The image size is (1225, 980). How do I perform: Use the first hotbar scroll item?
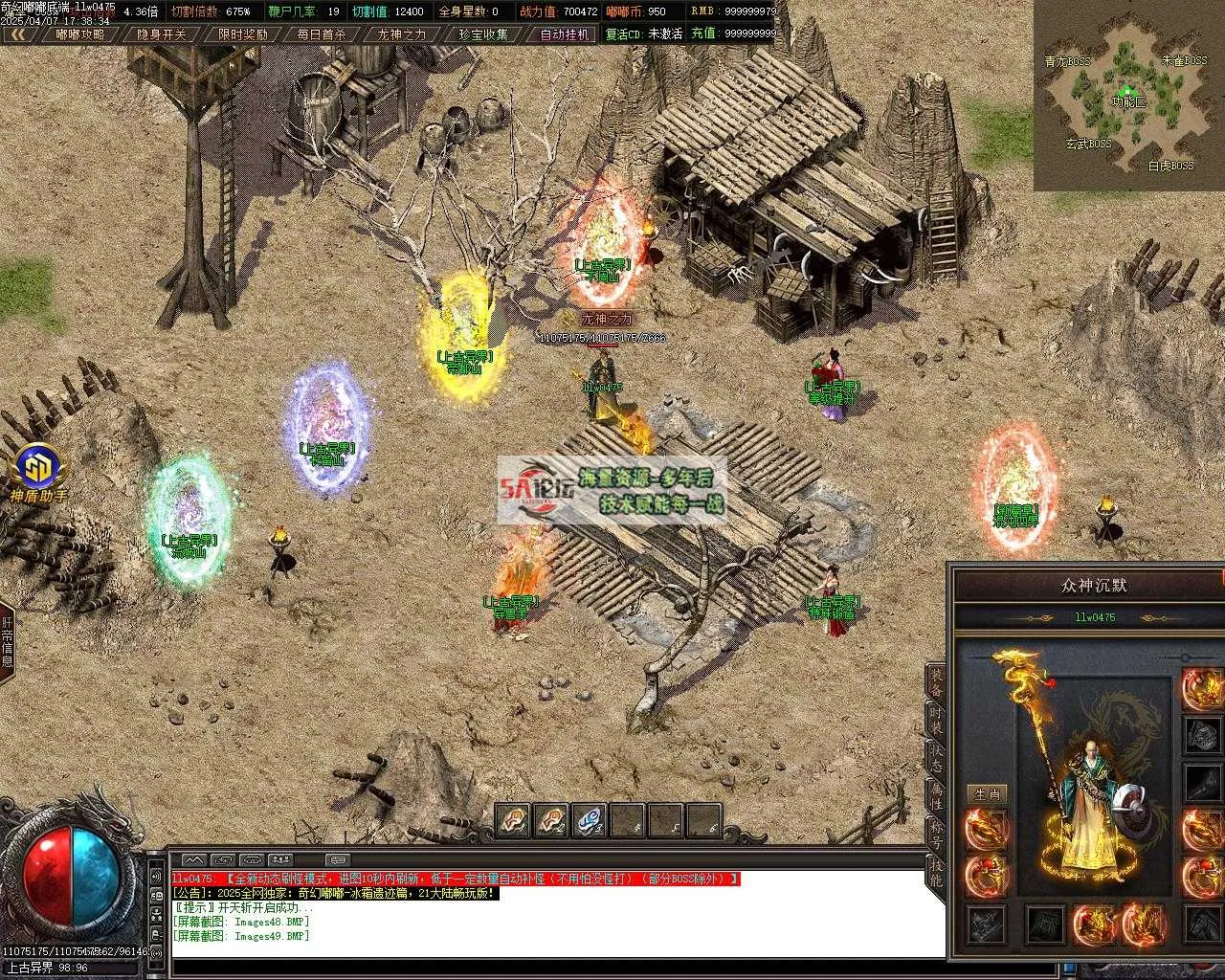[x=514, y=820]
